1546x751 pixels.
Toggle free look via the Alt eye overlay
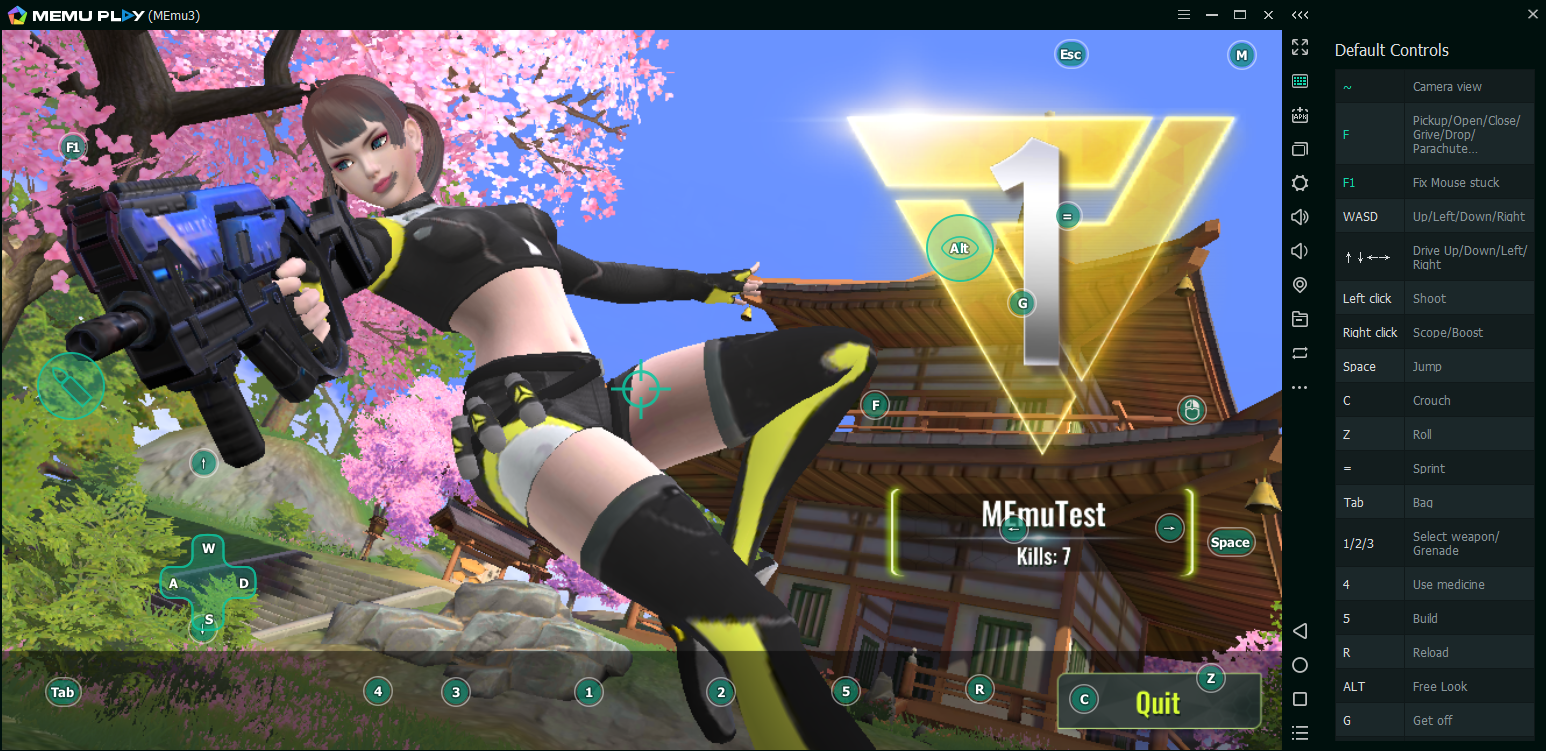point(959,248)
